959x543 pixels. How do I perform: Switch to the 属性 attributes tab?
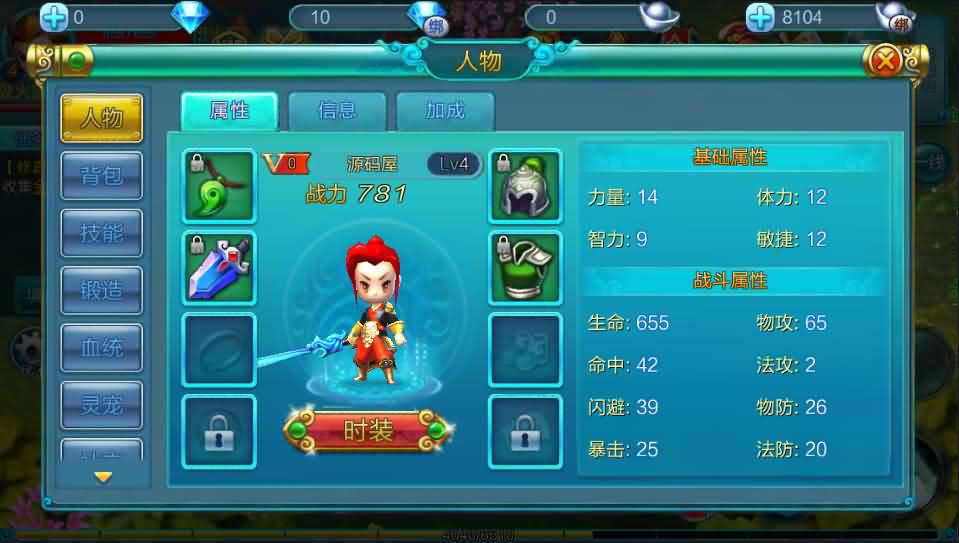[229, 110]
